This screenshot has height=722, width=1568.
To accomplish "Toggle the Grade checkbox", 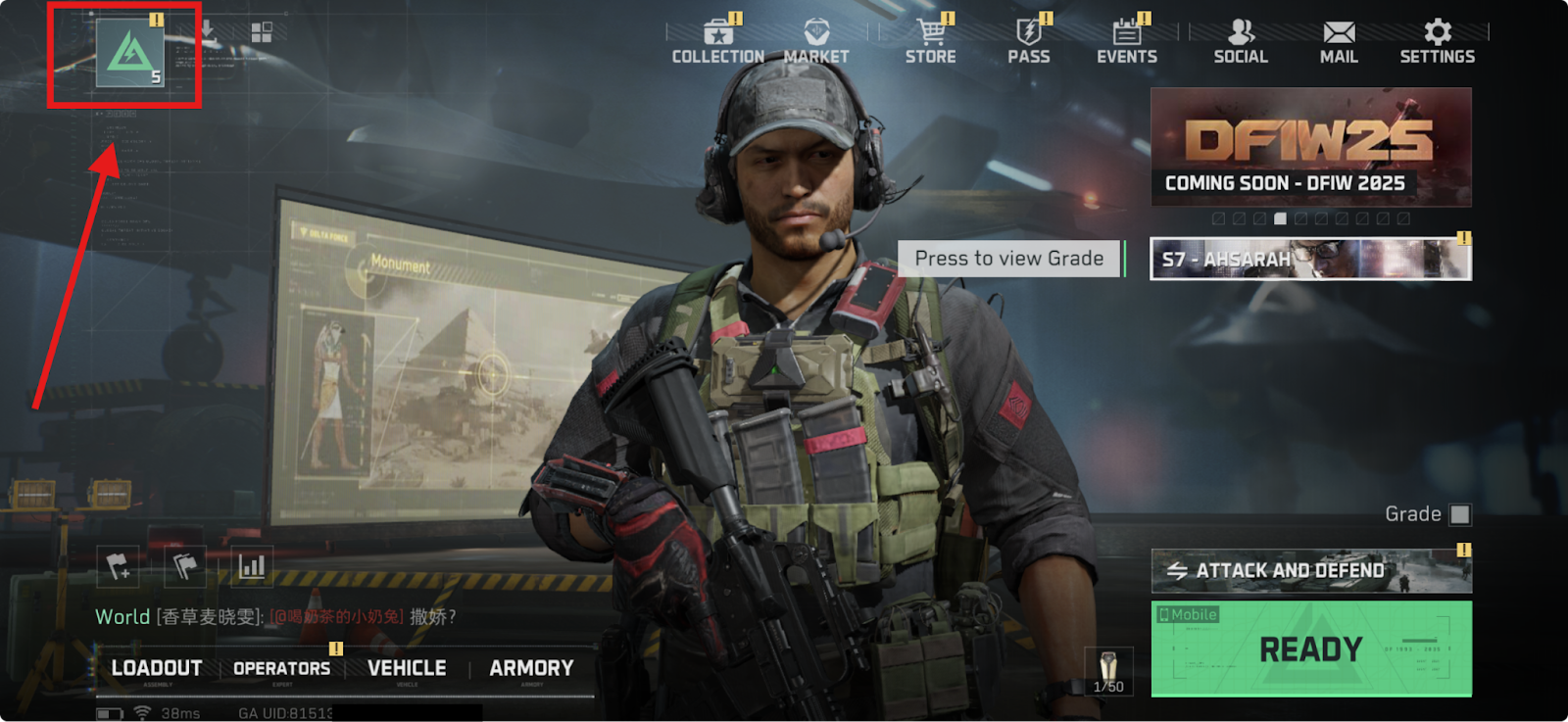I will (1460, 514).
